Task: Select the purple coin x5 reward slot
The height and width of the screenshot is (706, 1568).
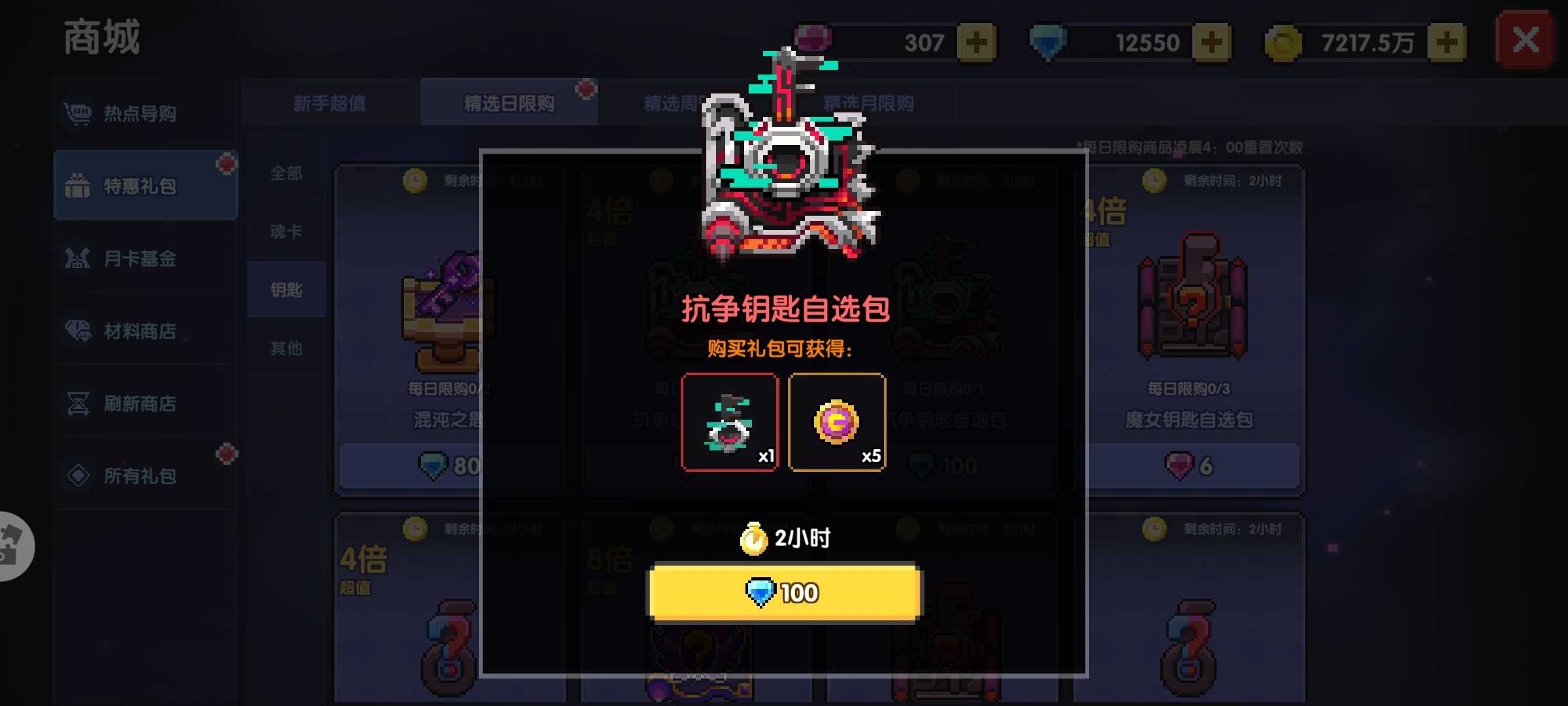Action: click(x=837, y=422)
